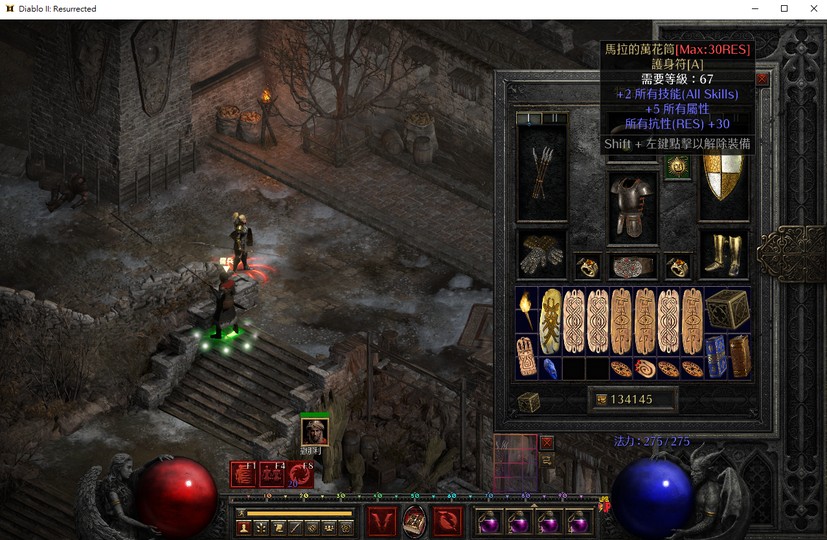
Task: Open the right-click skill selector
Action: [446, 520]
